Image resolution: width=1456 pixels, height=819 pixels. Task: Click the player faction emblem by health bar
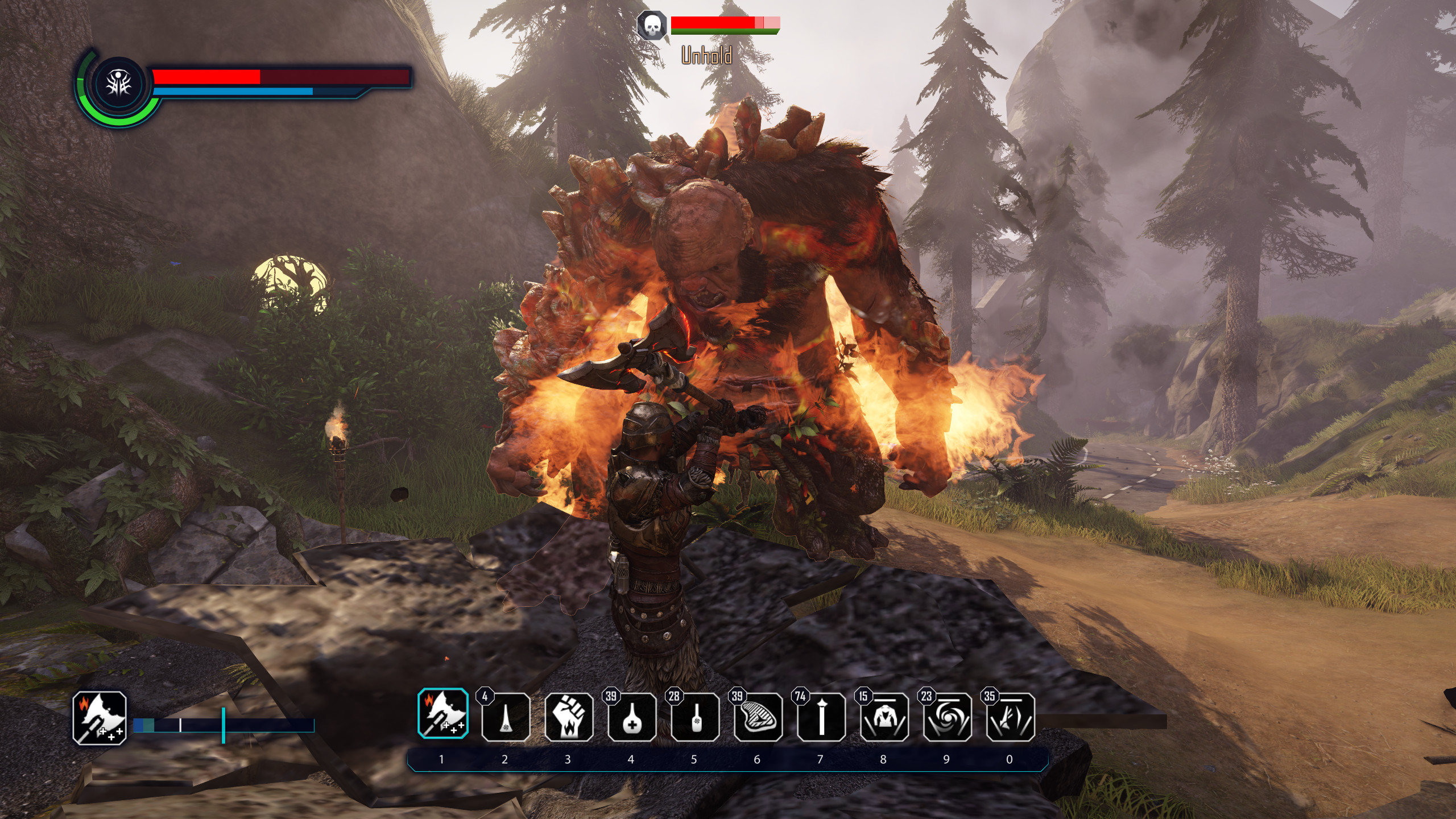tap(121, 85)
